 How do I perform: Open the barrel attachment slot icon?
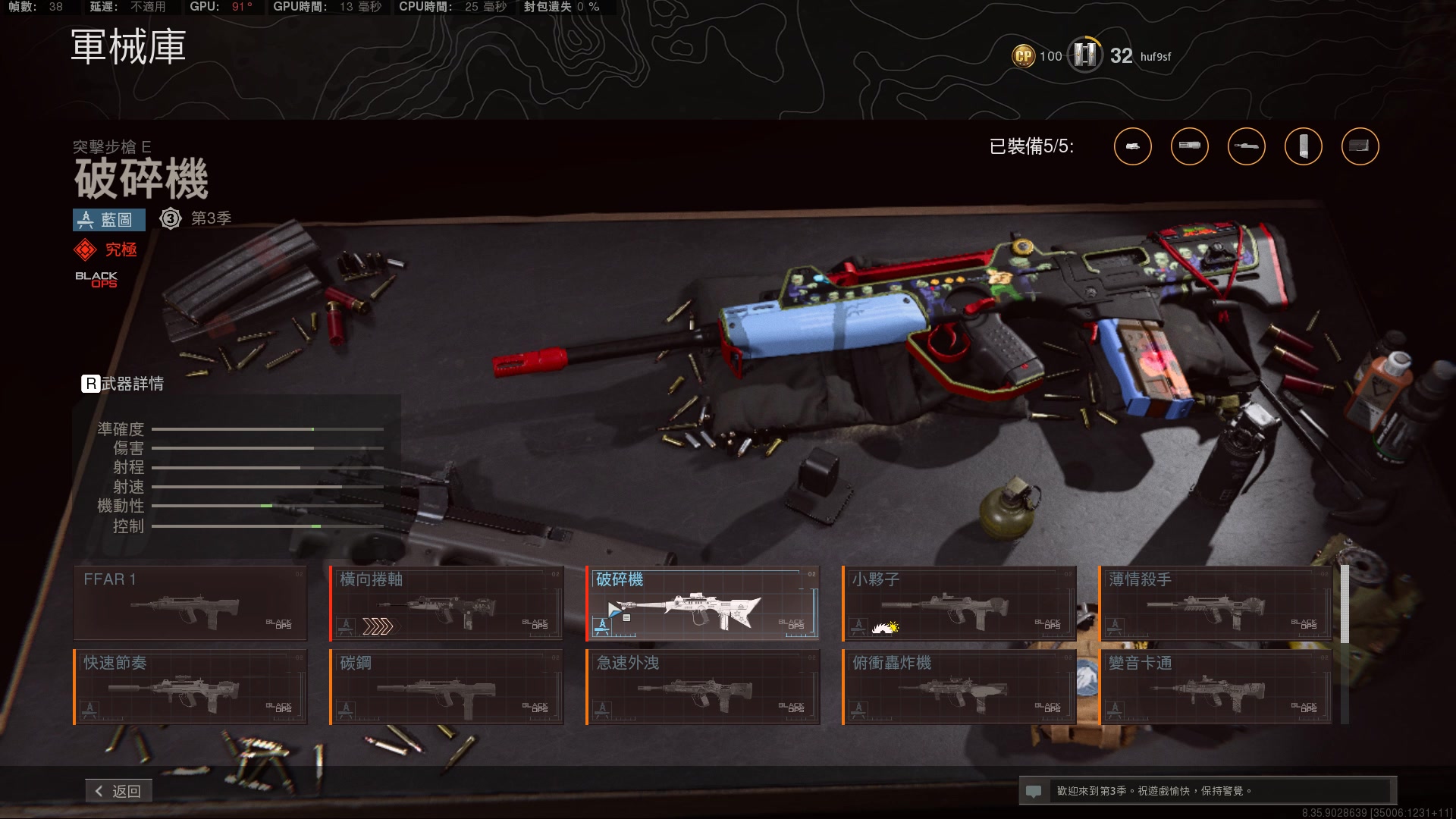pyautogui.click(x=1247, y=146)
